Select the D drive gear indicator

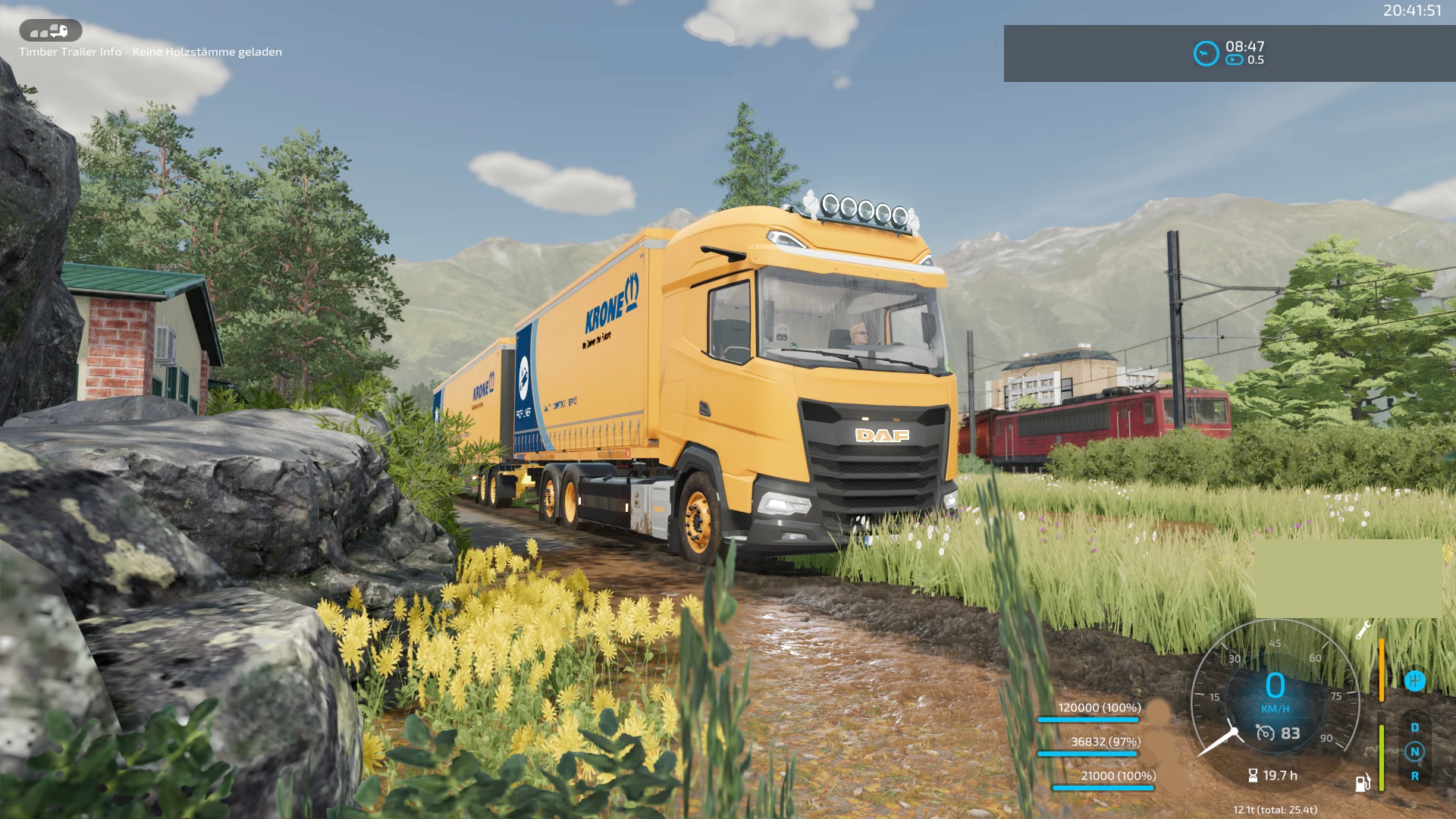point(1414,728)
